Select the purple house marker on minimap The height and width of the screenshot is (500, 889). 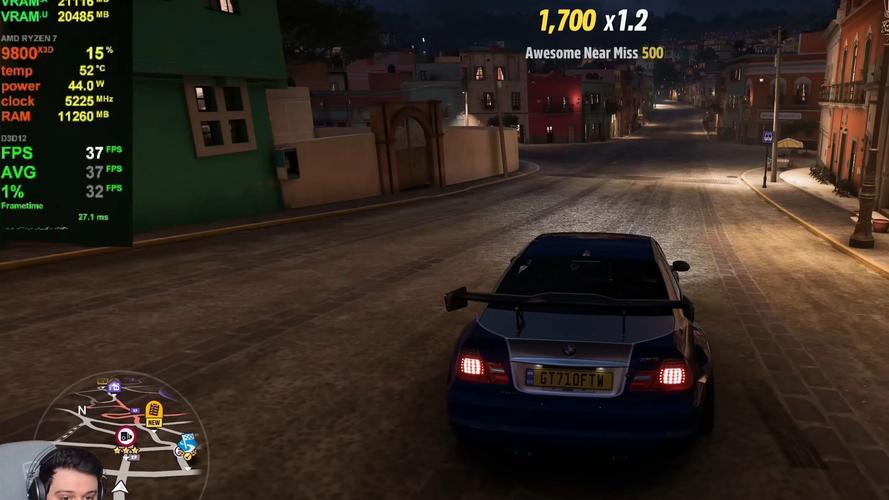click(114, 387)
